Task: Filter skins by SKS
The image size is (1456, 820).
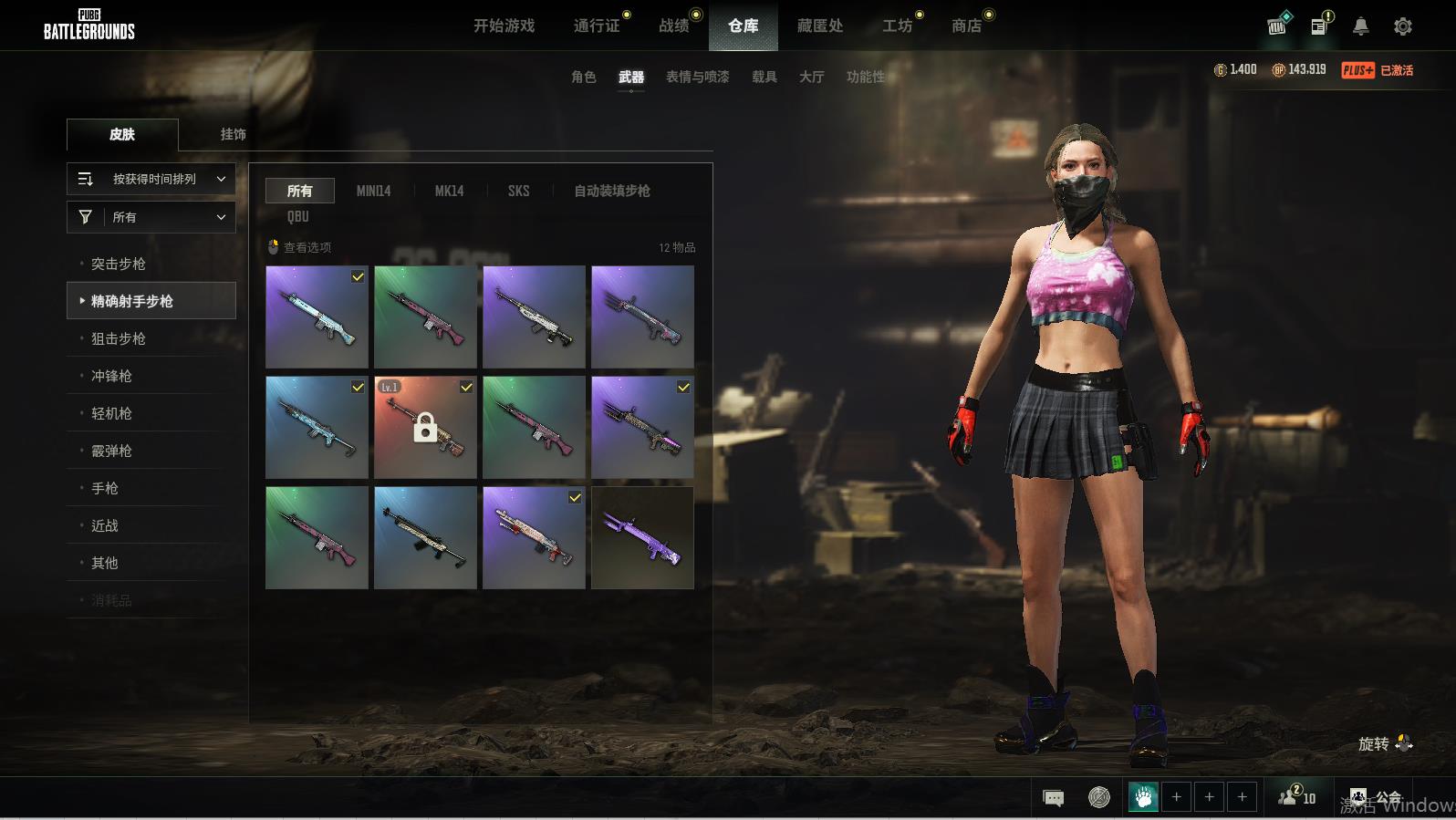Action: click(518, 191)
